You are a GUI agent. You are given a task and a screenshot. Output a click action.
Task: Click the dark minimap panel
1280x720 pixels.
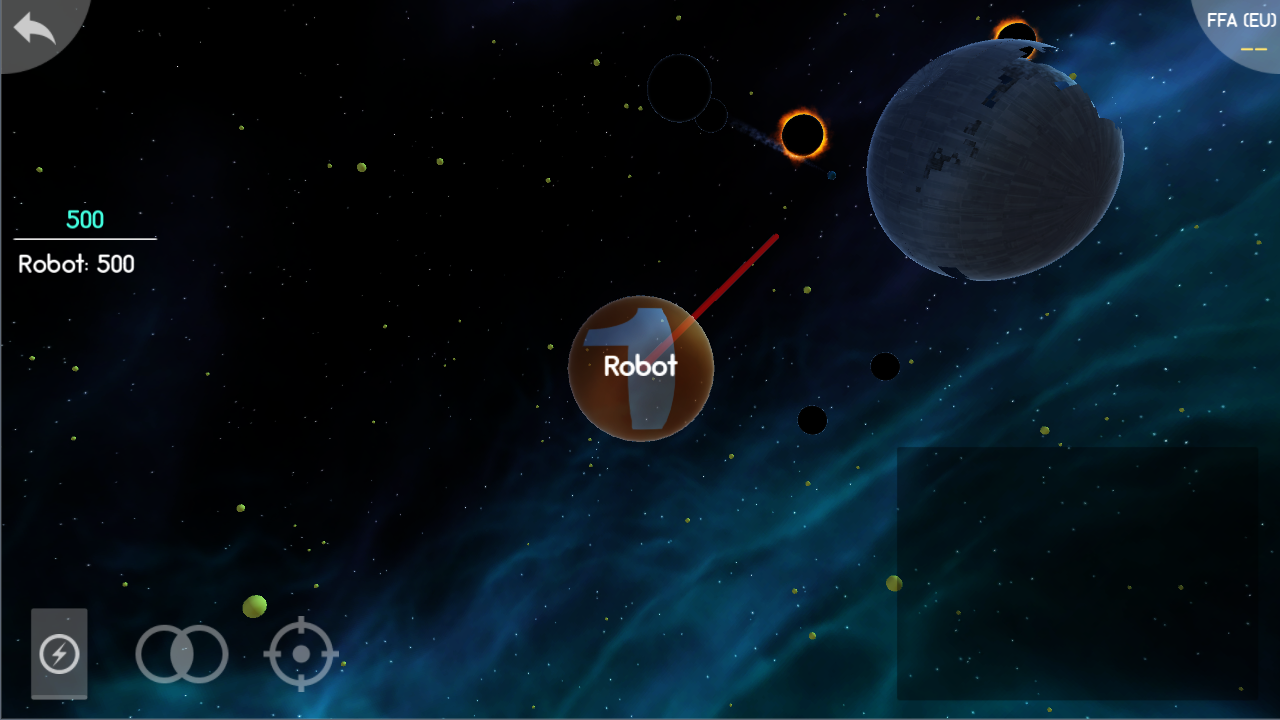pos(1077,573)
